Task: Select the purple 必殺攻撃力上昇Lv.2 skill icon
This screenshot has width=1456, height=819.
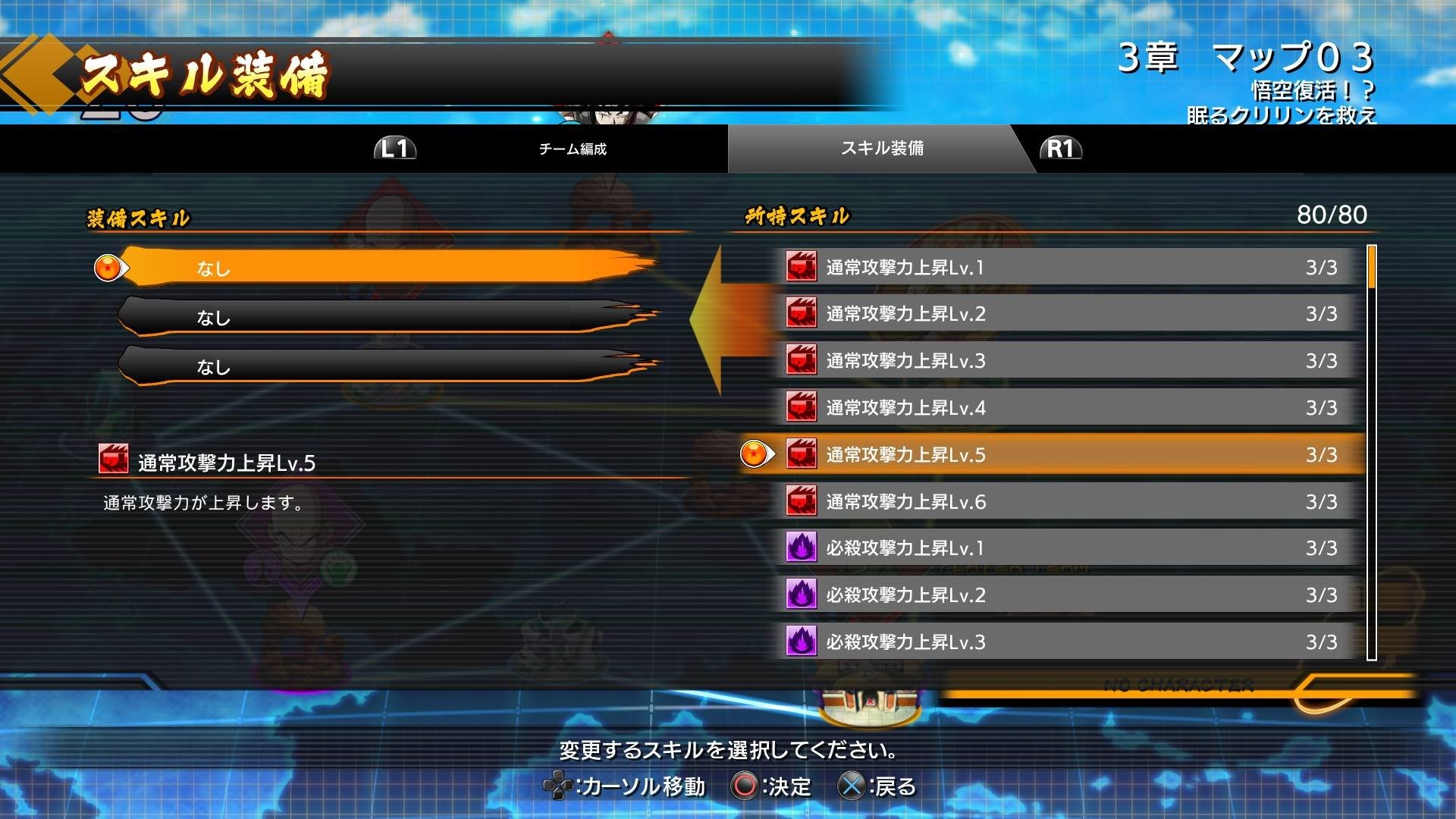Action: click(x=800, y=595)
